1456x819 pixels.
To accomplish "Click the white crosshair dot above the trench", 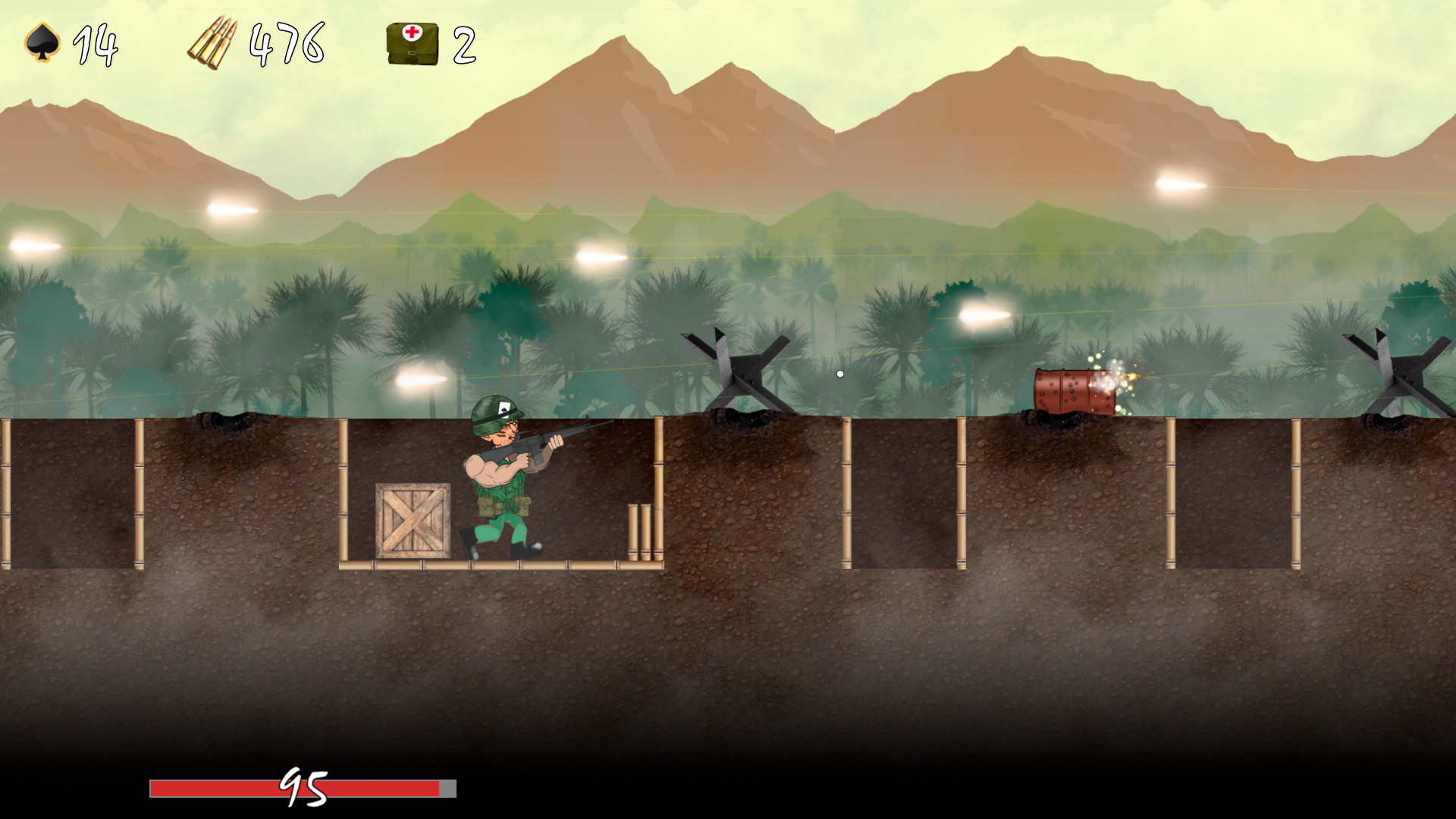I will click(840, 373).
